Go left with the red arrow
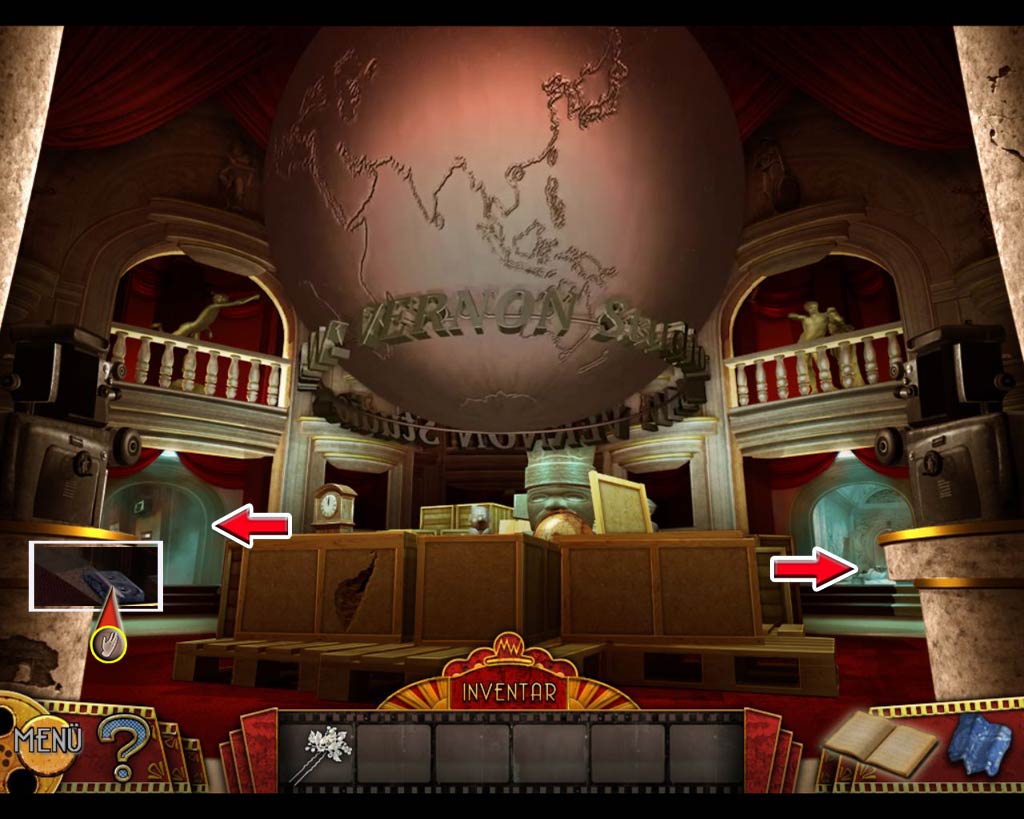Viewport: 1024px width, 819px height. [x=251, y=526]
